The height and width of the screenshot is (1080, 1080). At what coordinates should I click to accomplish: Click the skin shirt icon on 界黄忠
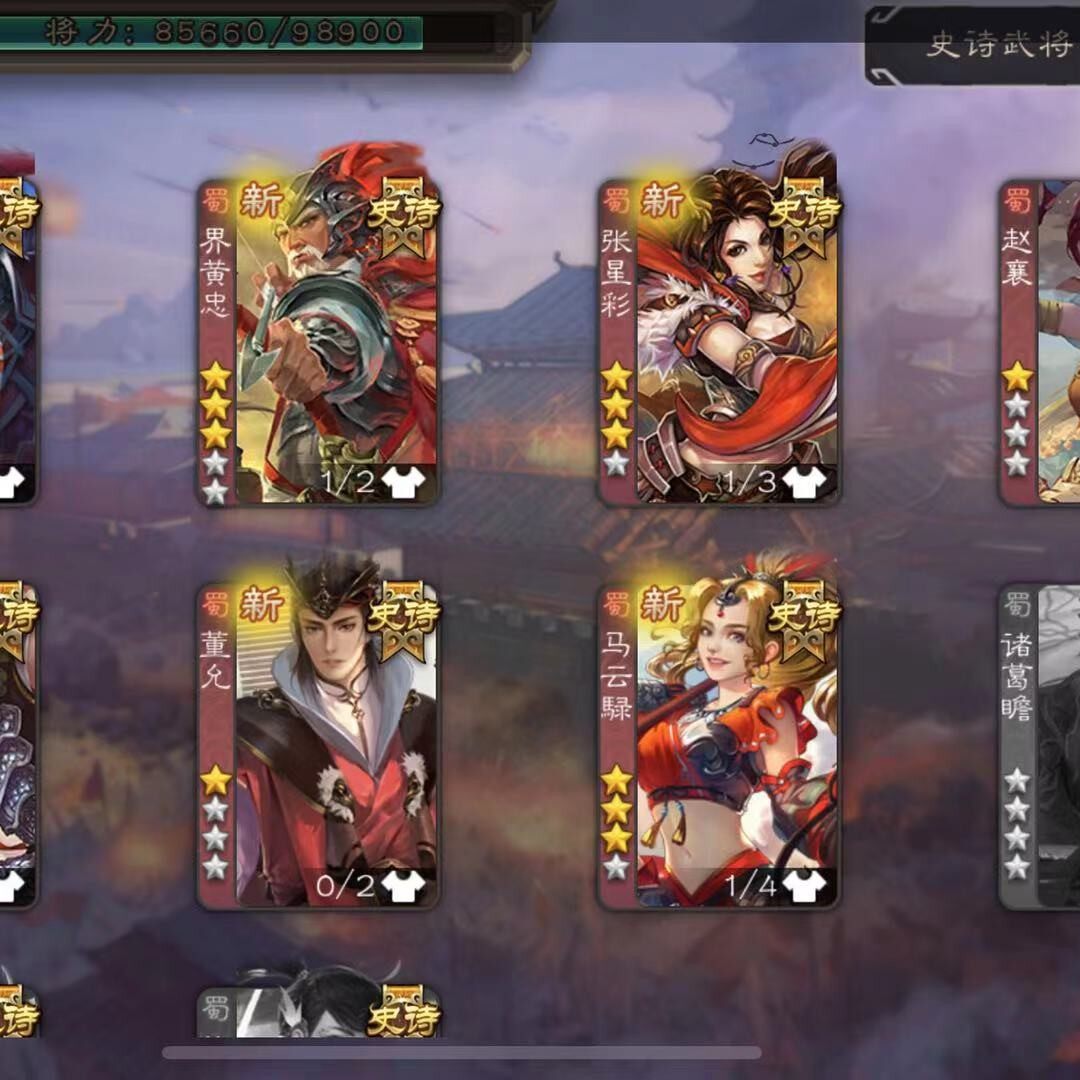[403, 483]
